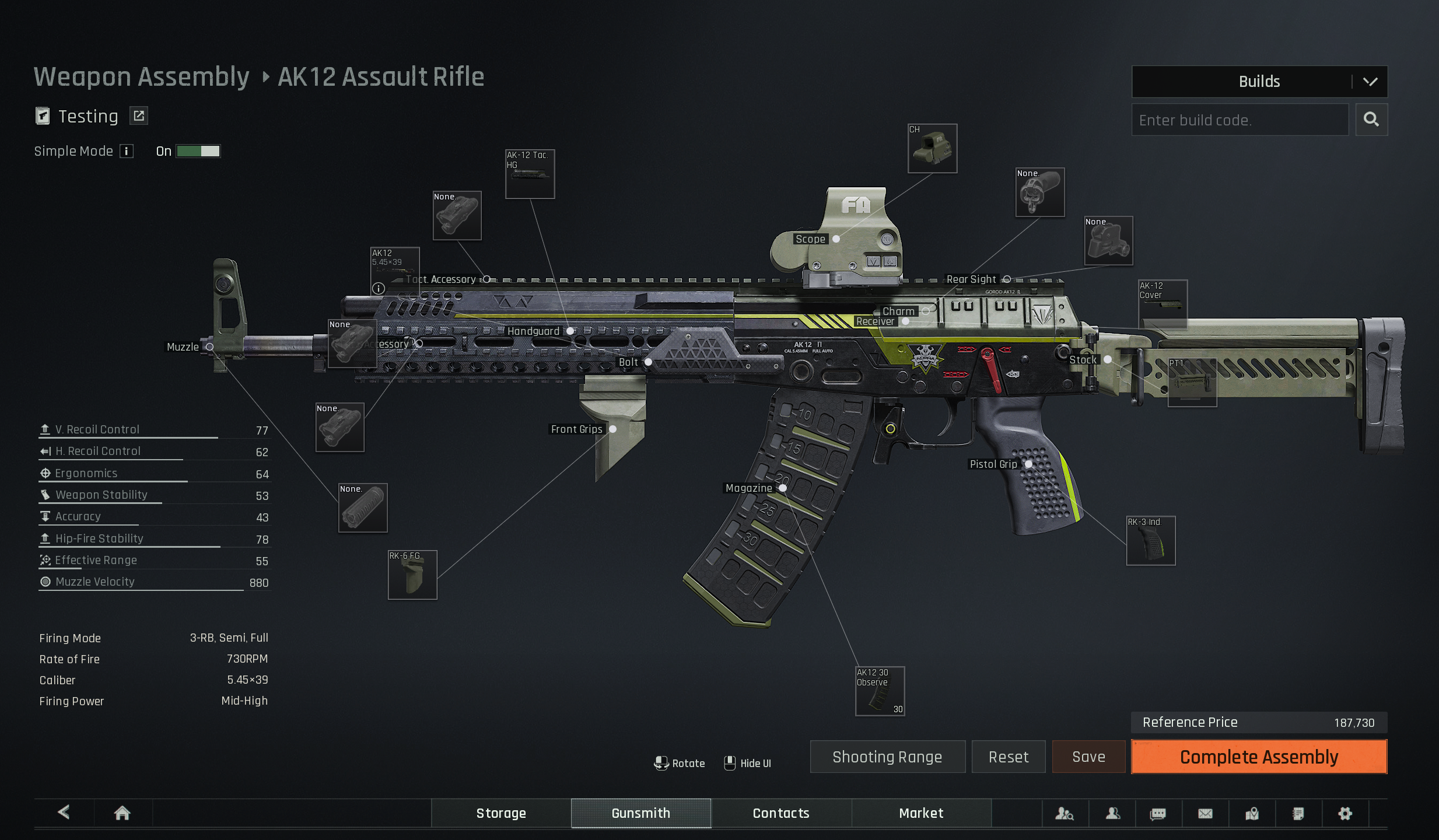Open settings via the gear icon

pyautogui.click(x=1345, y=813)
